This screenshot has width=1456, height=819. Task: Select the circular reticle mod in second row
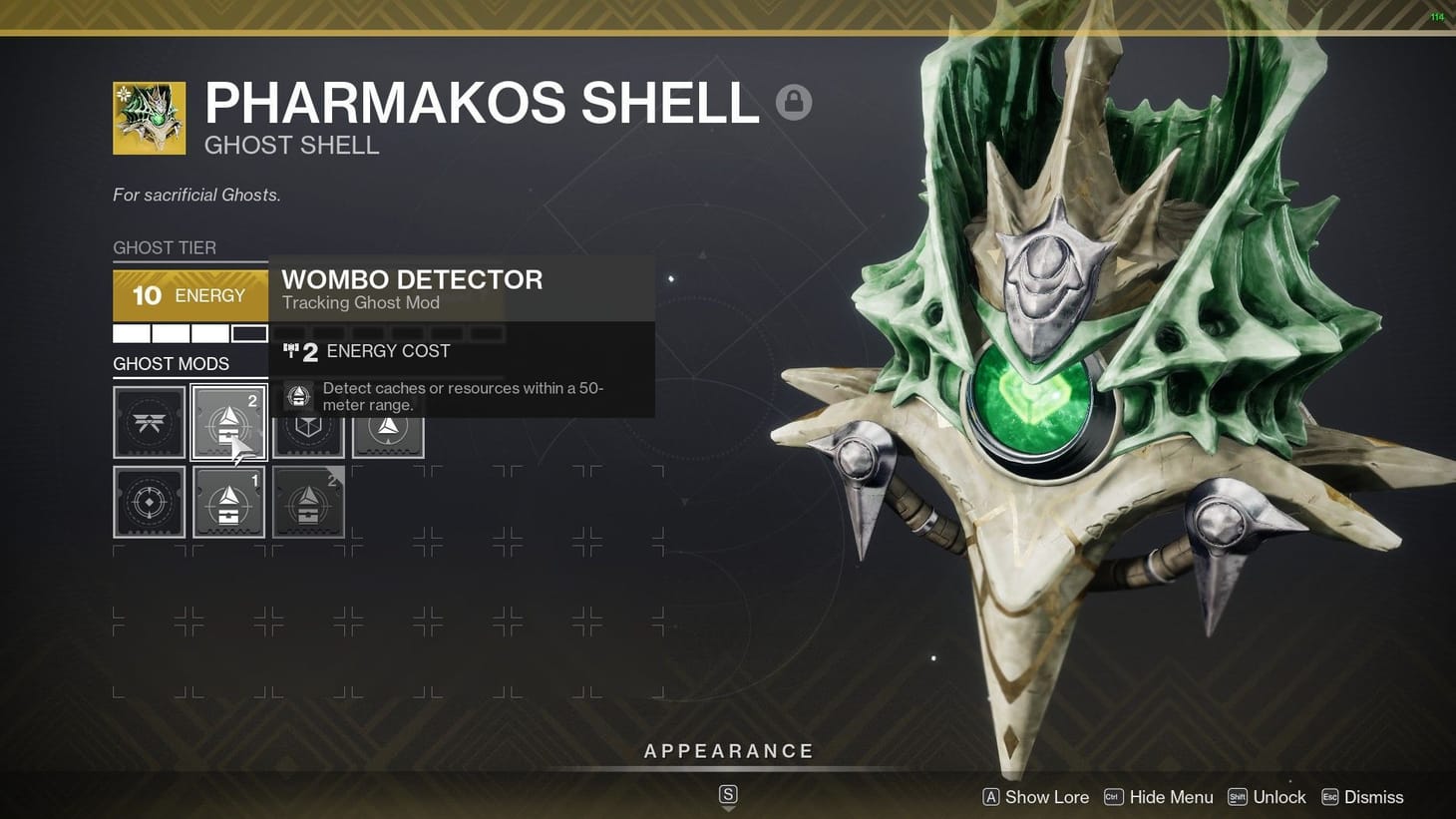pos(149,502)
